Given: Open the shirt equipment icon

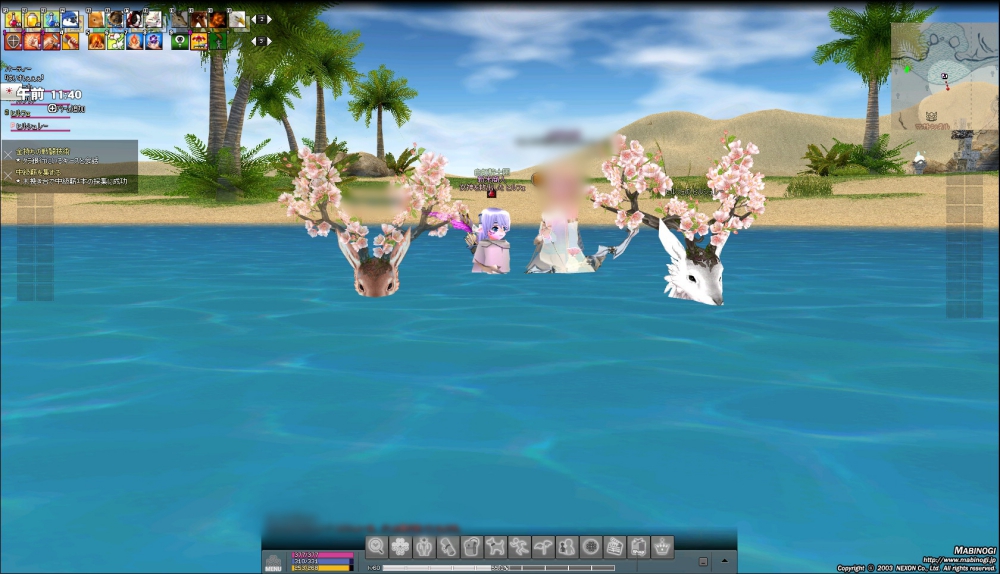Looking at the screenshot, I should 472,546.
